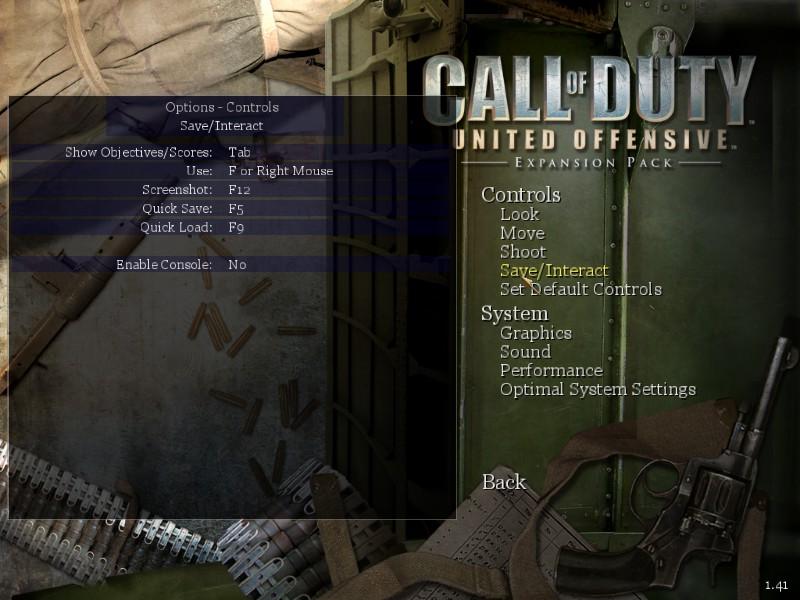
Task: Open the Graphics settings
Action: pyautogui.click(x=535, y=333)
